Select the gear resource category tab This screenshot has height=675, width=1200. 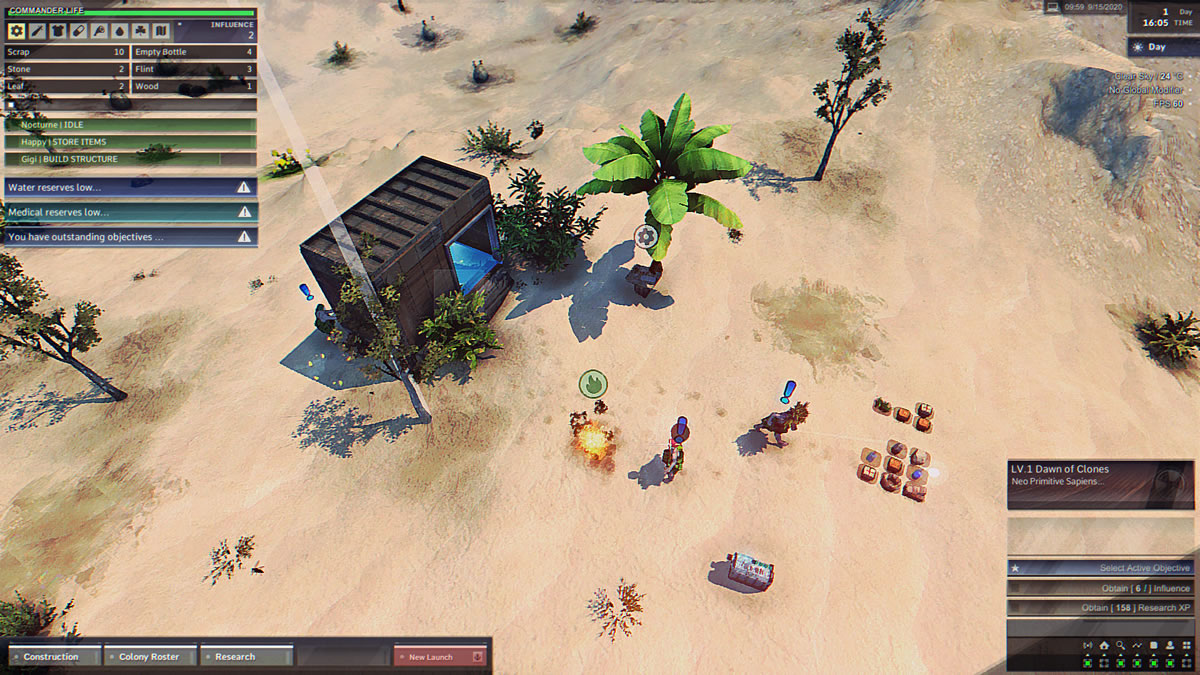point(17,32)
